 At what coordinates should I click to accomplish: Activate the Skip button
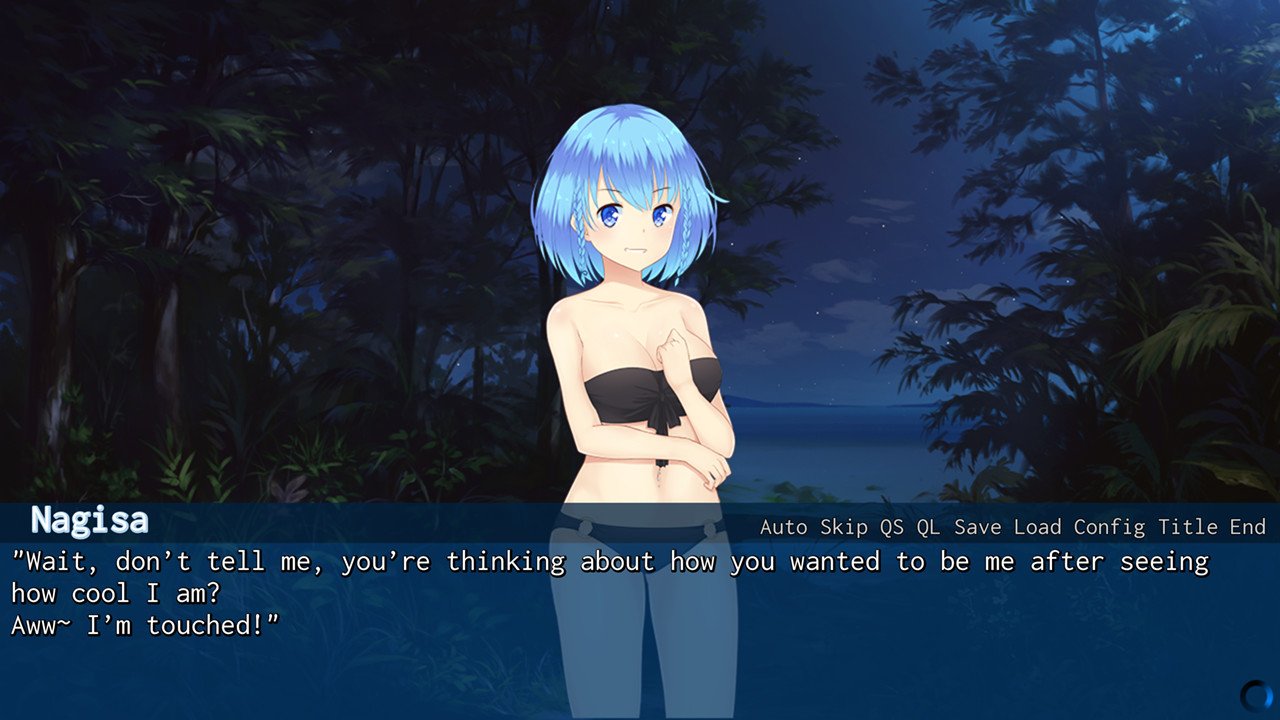pos(844,527)
